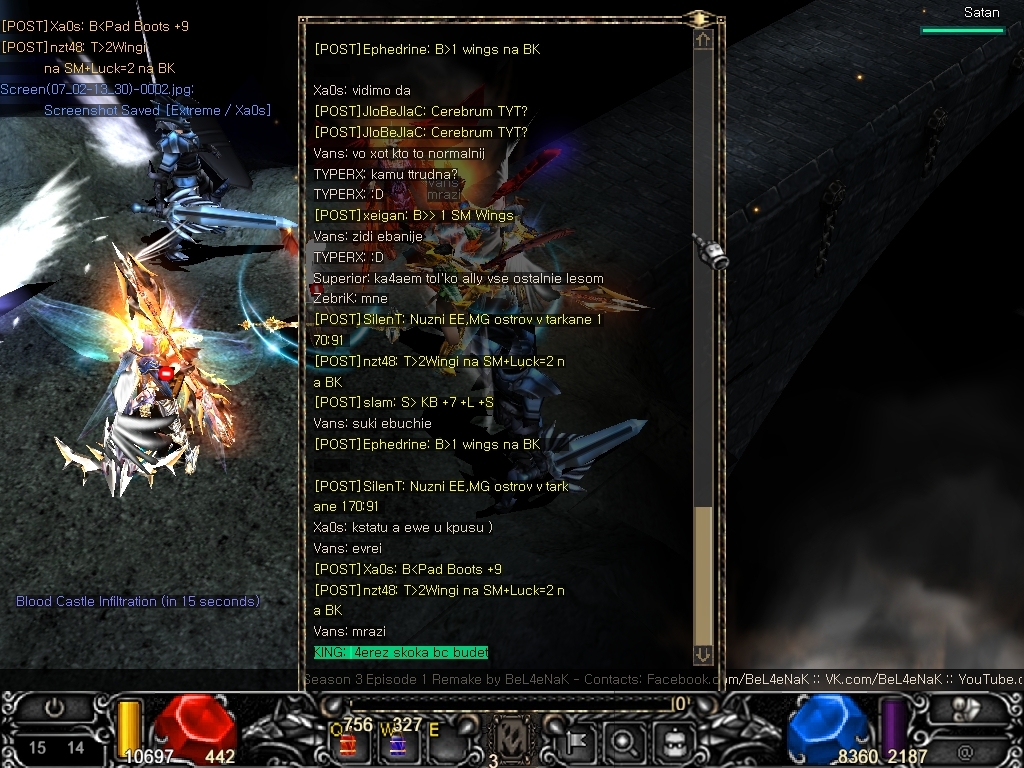
Task: Click the tan chat scrollbar thumb
Action: (x=703, y=571)
